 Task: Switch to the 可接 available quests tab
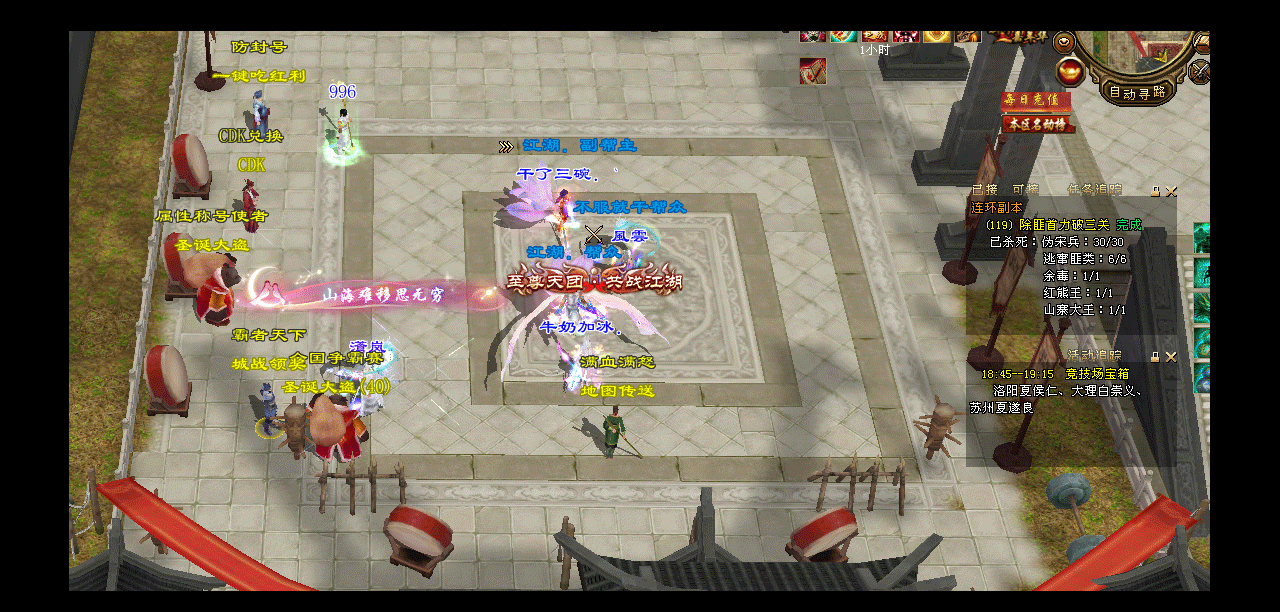1025,189
